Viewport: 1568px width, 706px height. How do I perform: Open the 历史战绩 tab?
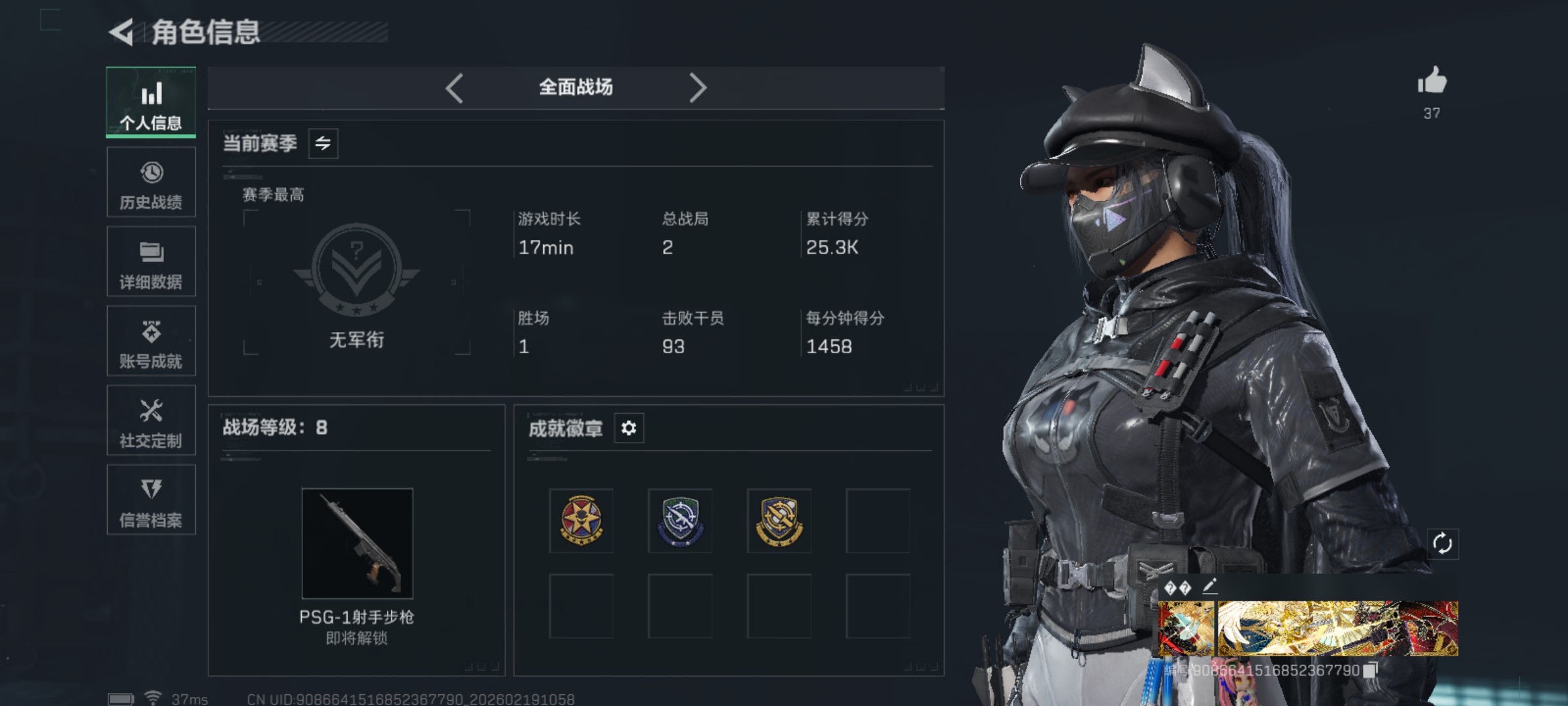[x=151, y=182]
